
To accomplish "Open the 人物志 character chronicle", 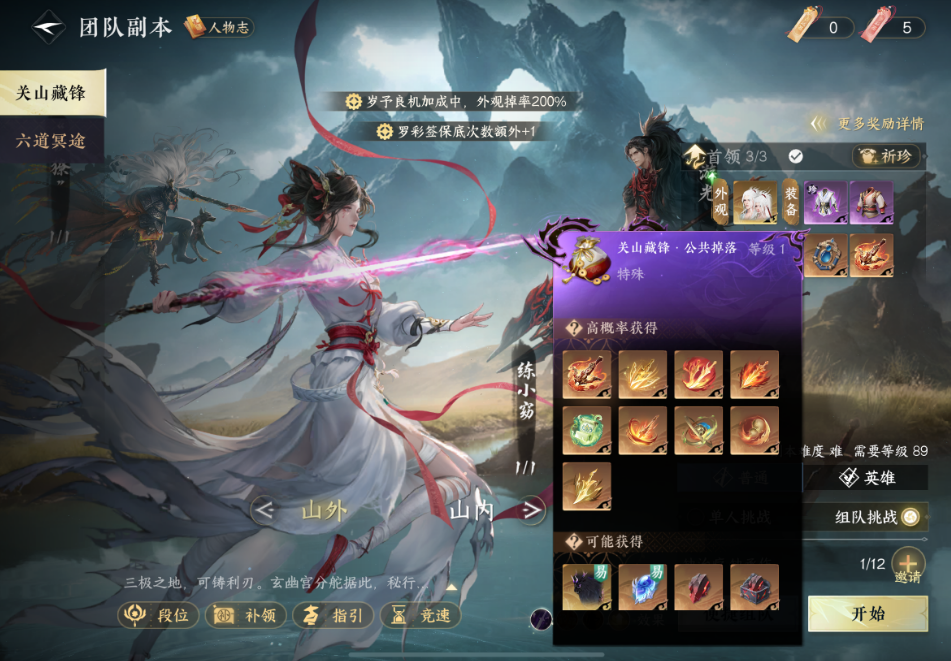I will (x=219, y=28).
